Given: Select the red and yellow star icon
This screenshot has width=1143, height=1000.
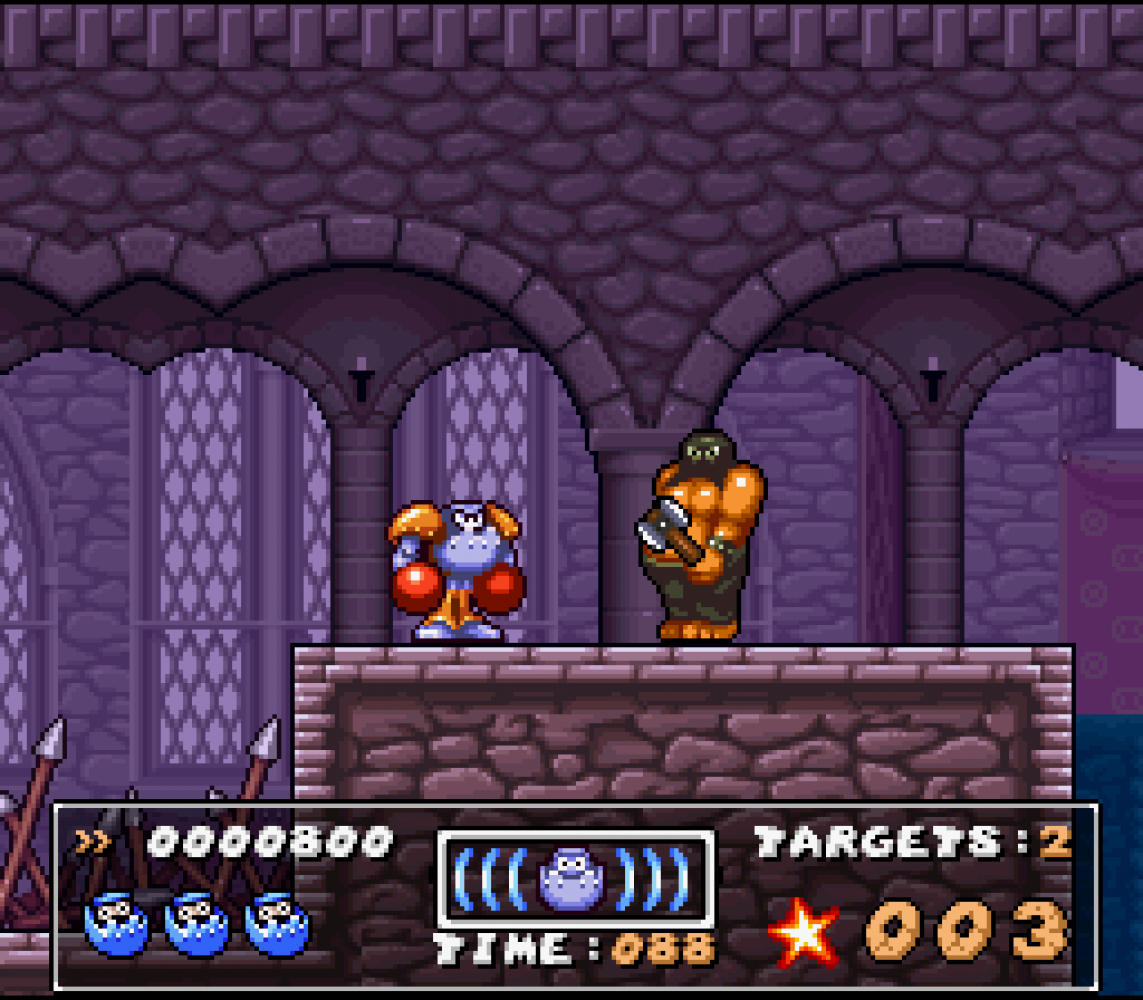Looking at the screenshot, I should [x=804, y=932].
